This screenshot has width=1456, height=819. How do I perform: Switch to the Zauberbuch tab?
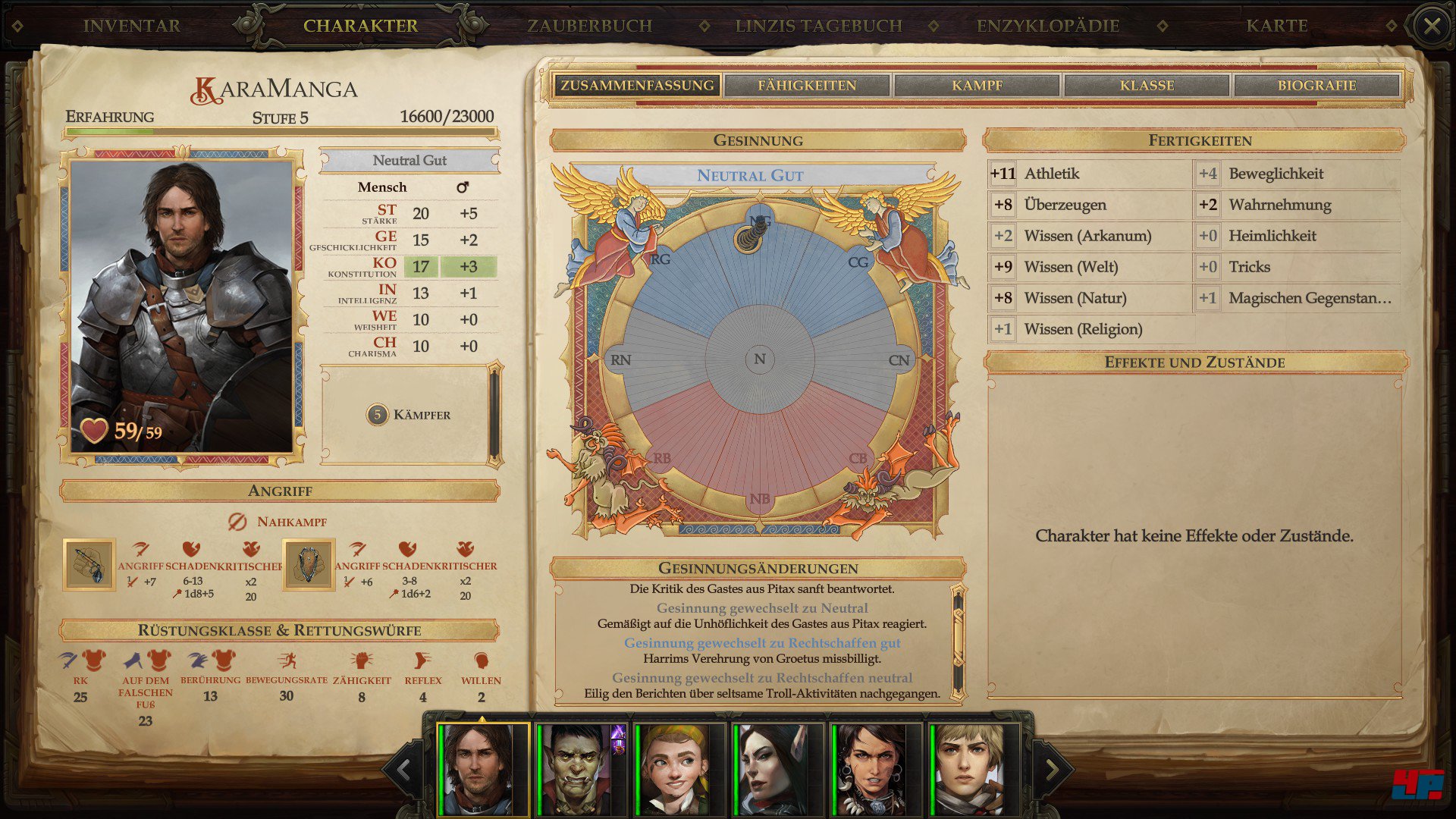click(x=590, y=26)
